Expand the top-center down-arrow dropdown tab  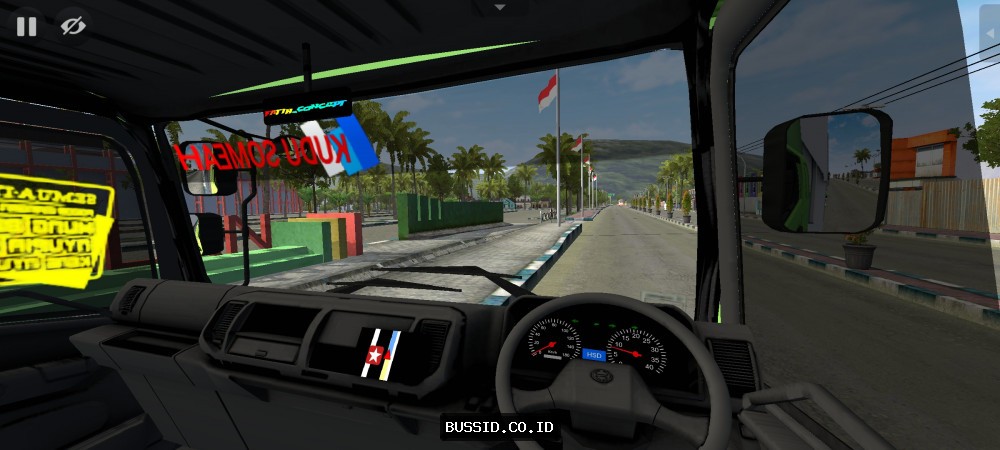click(x=500, y=7)
